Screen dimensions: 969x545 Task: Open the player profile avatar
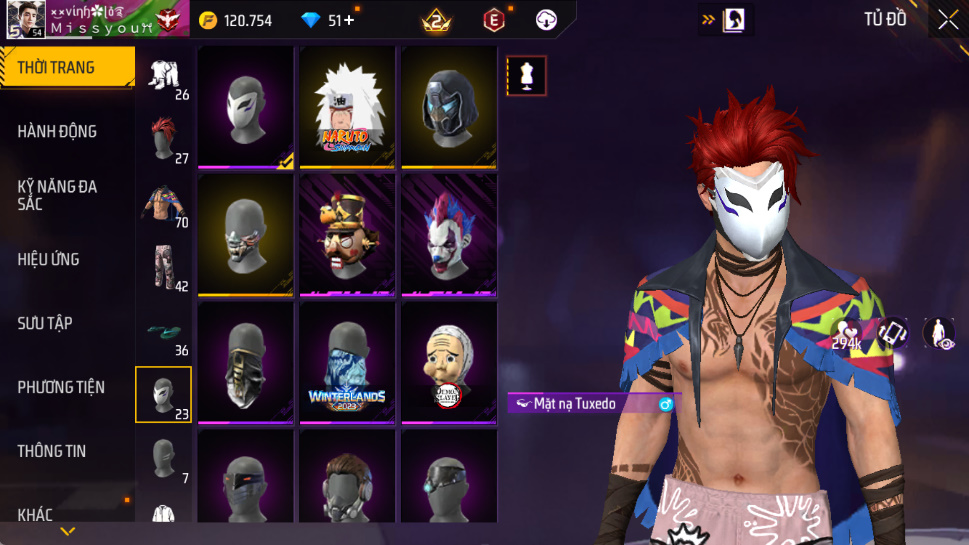pyautogui.click(x=24, y=19)
